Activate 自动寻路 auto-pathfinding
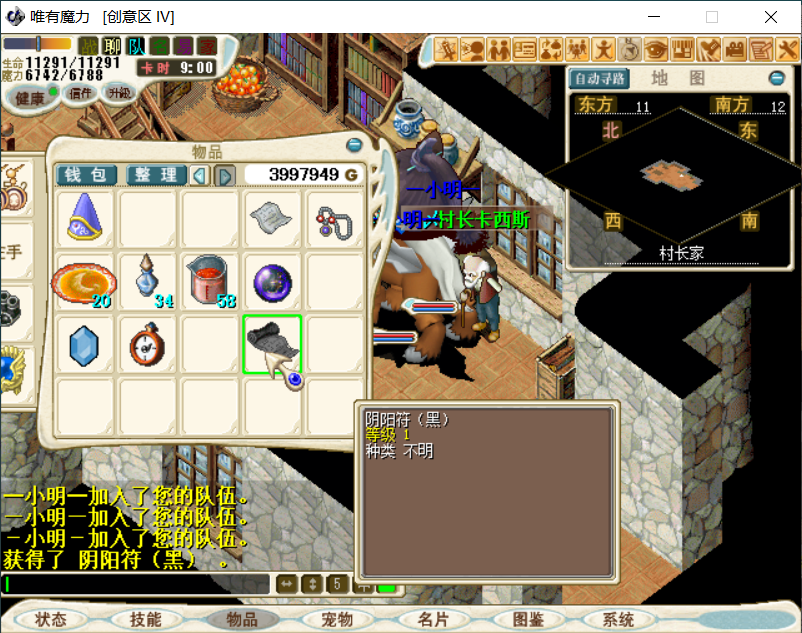 click(x=598, y=78)
